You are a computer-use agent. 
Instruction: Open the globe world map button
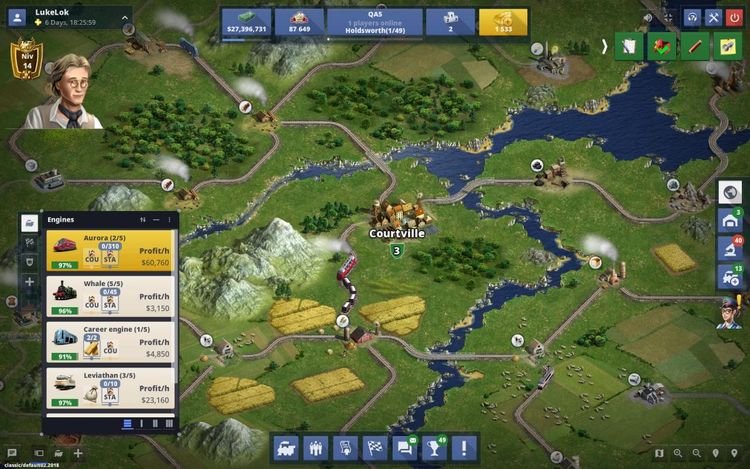pos(731,191)
